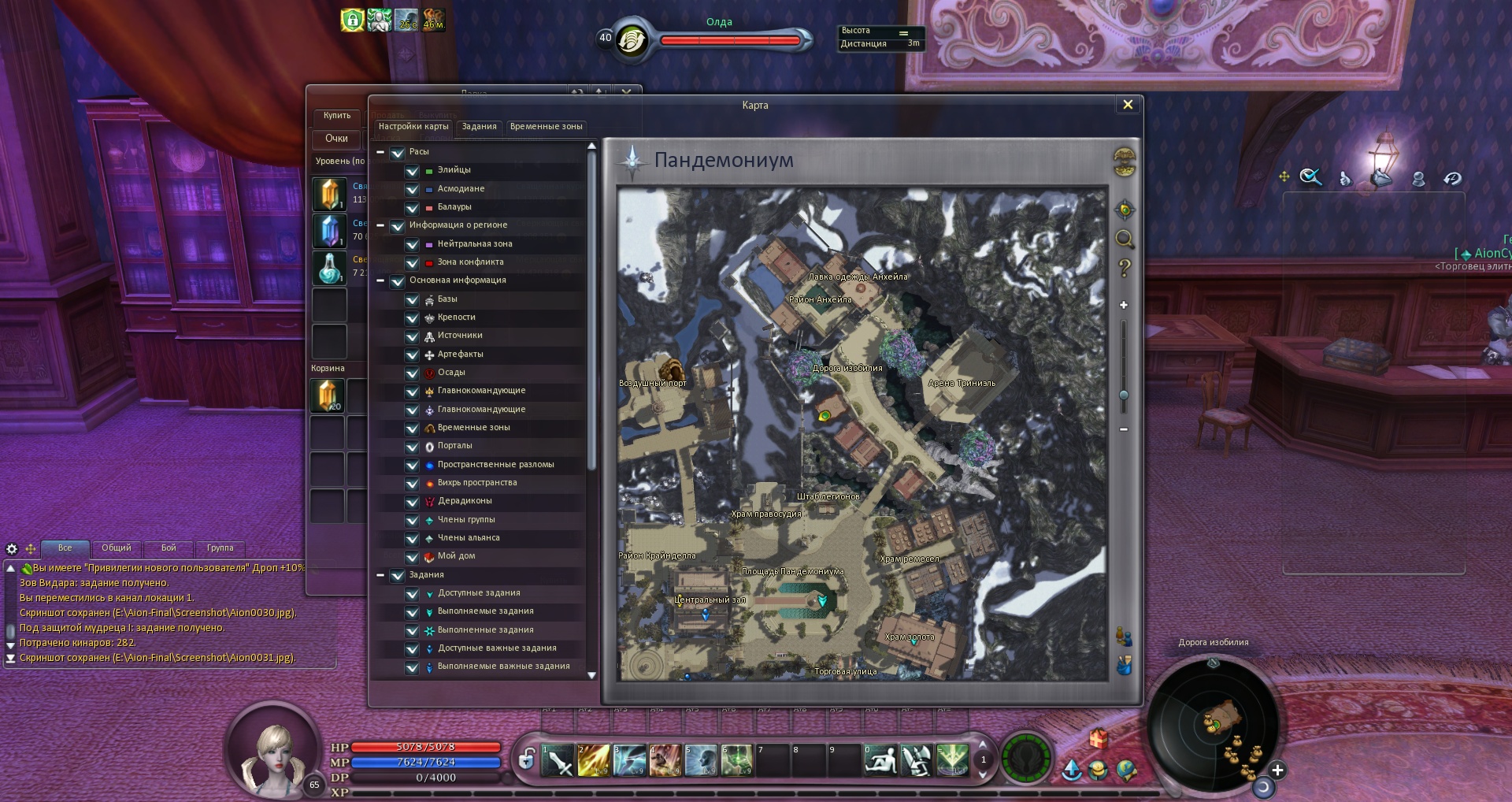This screenshot has height=802, width=1512.
Task: Switch to the Задания map tab
Action: coord(479,127)
